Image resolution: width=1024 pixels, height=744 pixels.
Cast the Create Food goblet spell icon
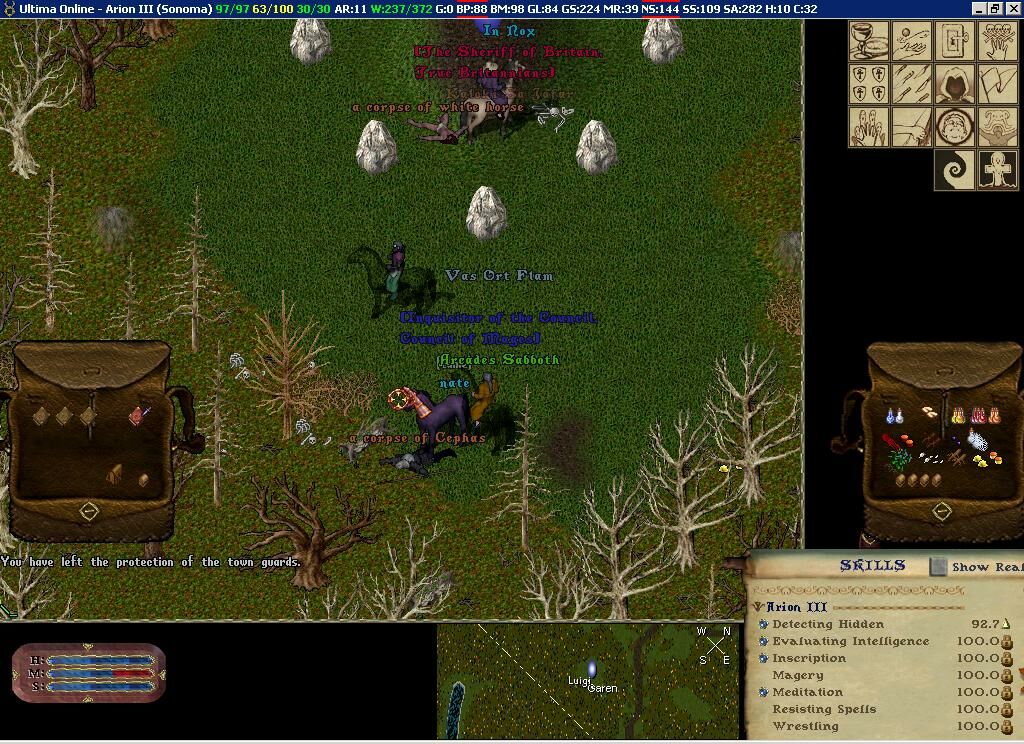tap(868, 41)
